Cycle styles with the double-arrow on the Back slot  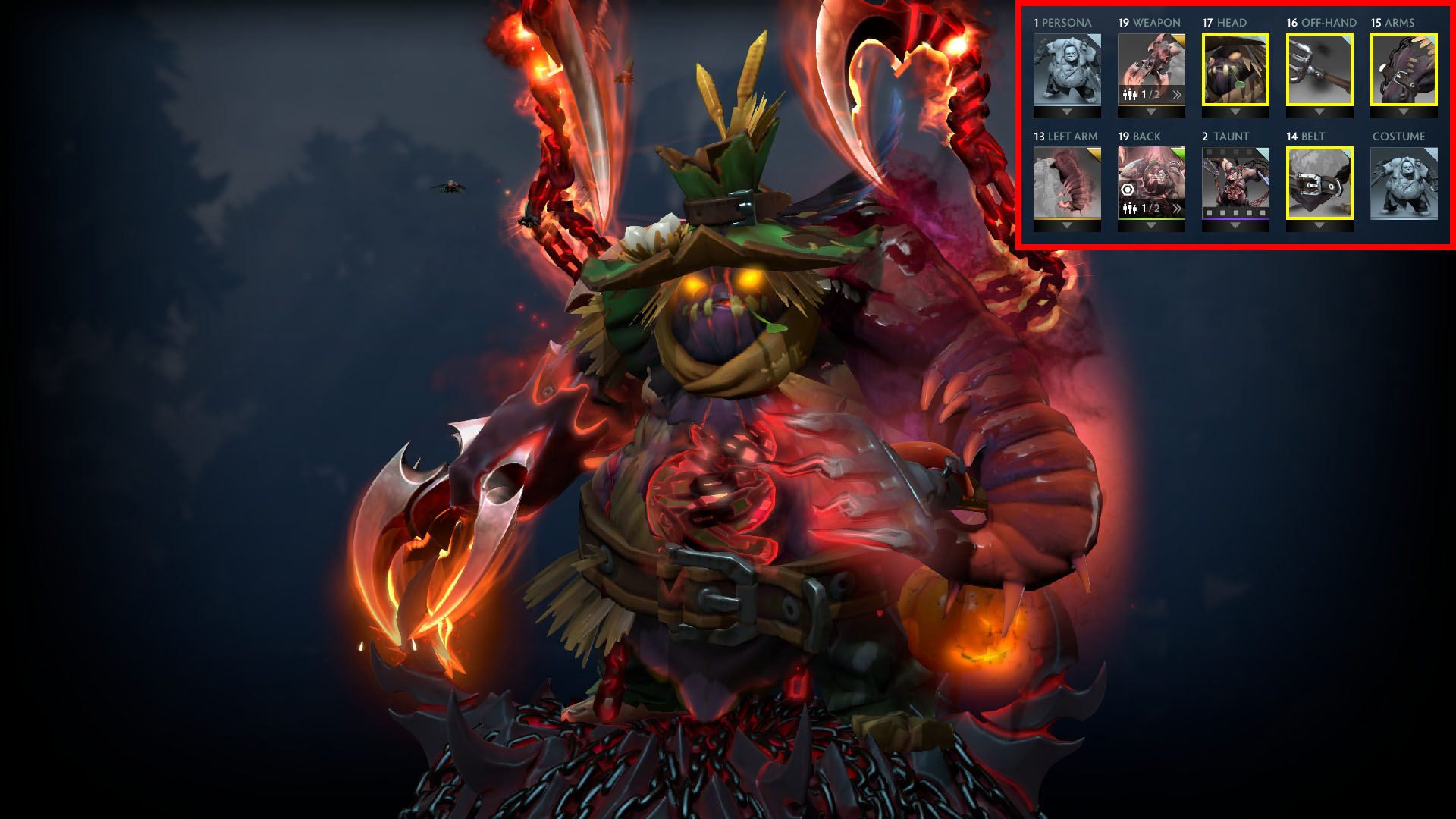pyautogui.click(x=1178, y=209)
